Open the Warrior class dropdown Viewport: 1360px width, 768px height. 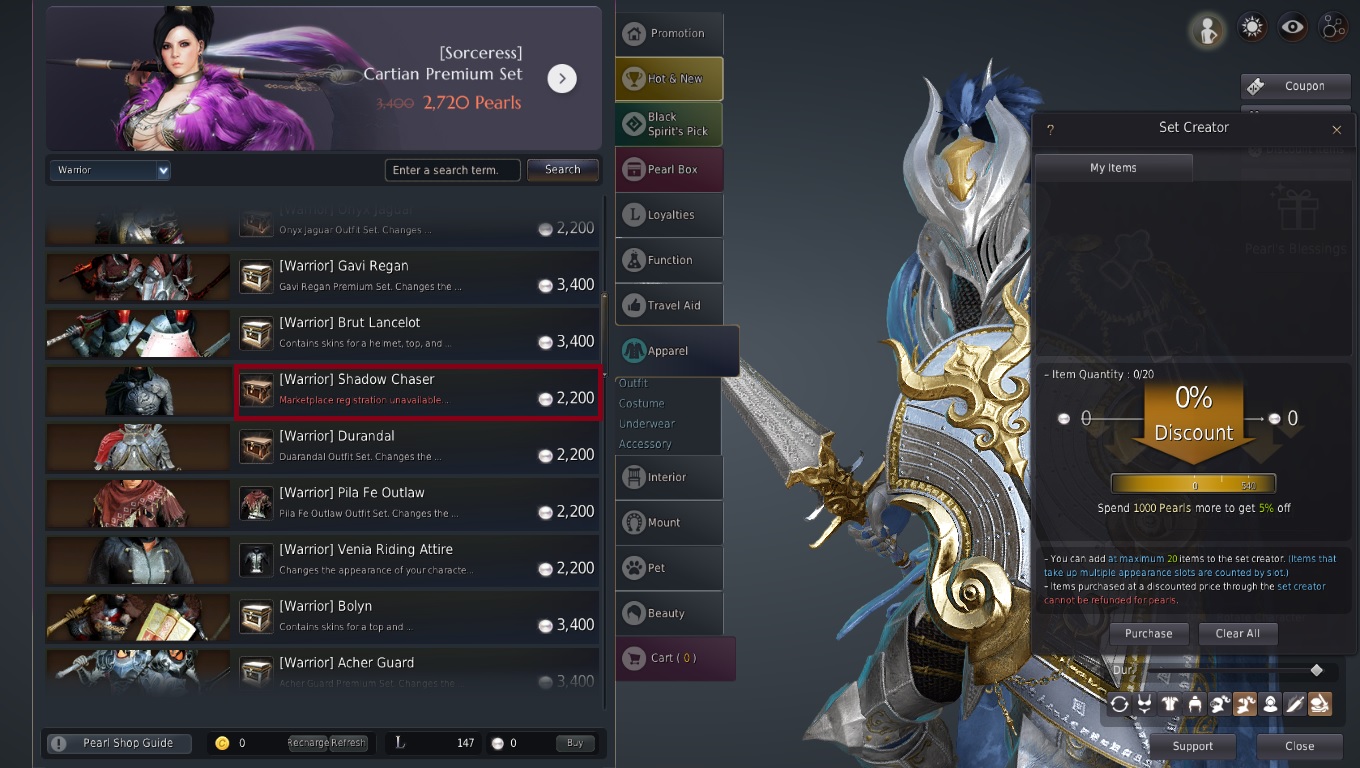(109, 169)
